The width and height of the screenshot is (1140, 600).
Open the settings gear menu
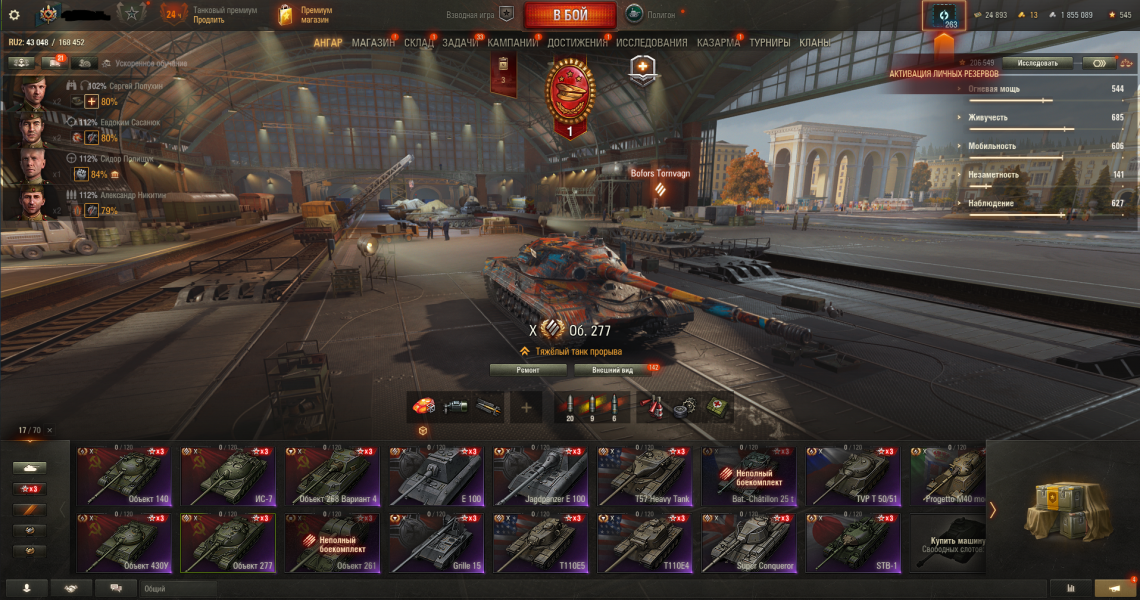point(14,15)
